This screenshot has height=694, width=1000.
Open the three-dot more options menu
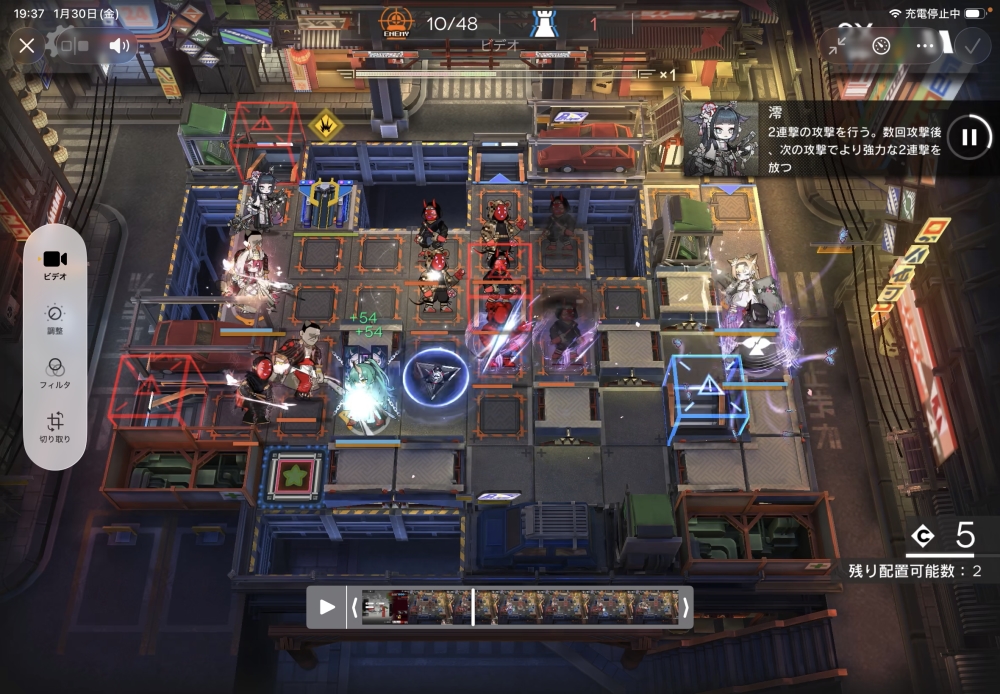tap(925, 45)
